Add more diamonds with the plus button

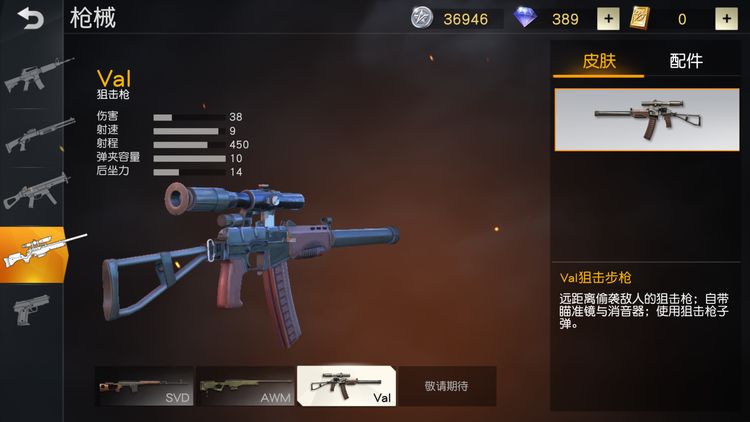tap(607, 19)
